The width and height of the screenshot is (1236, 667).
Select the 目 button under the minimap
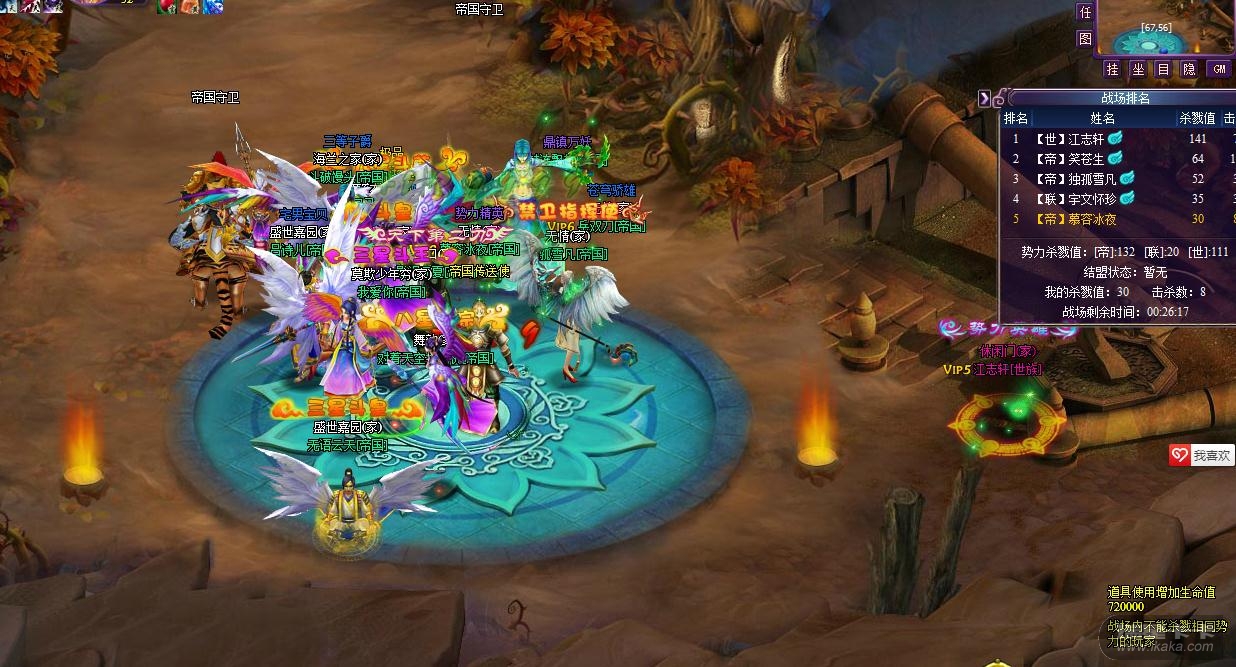pyautogui.click(x=1163, y=69)
